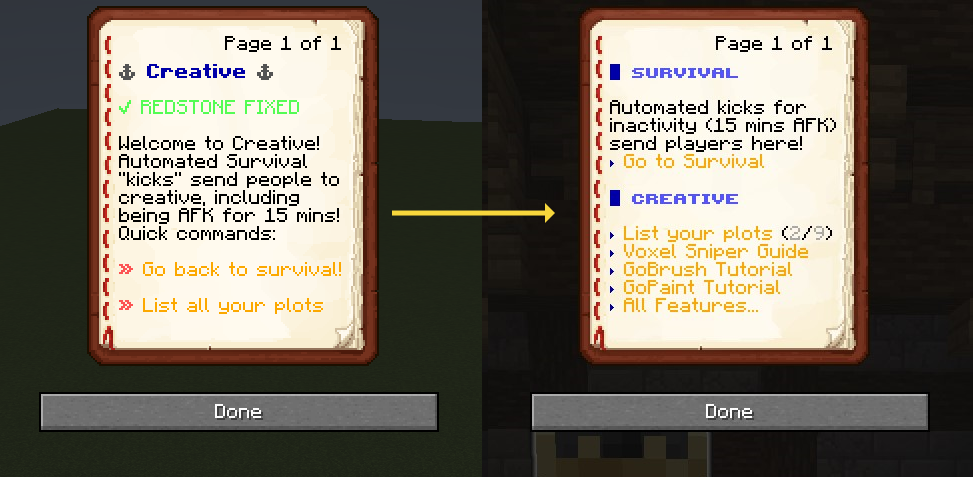Screen dimensions: 973x477
Task: Select the "List your plots" link
Action: coord(697,234)
